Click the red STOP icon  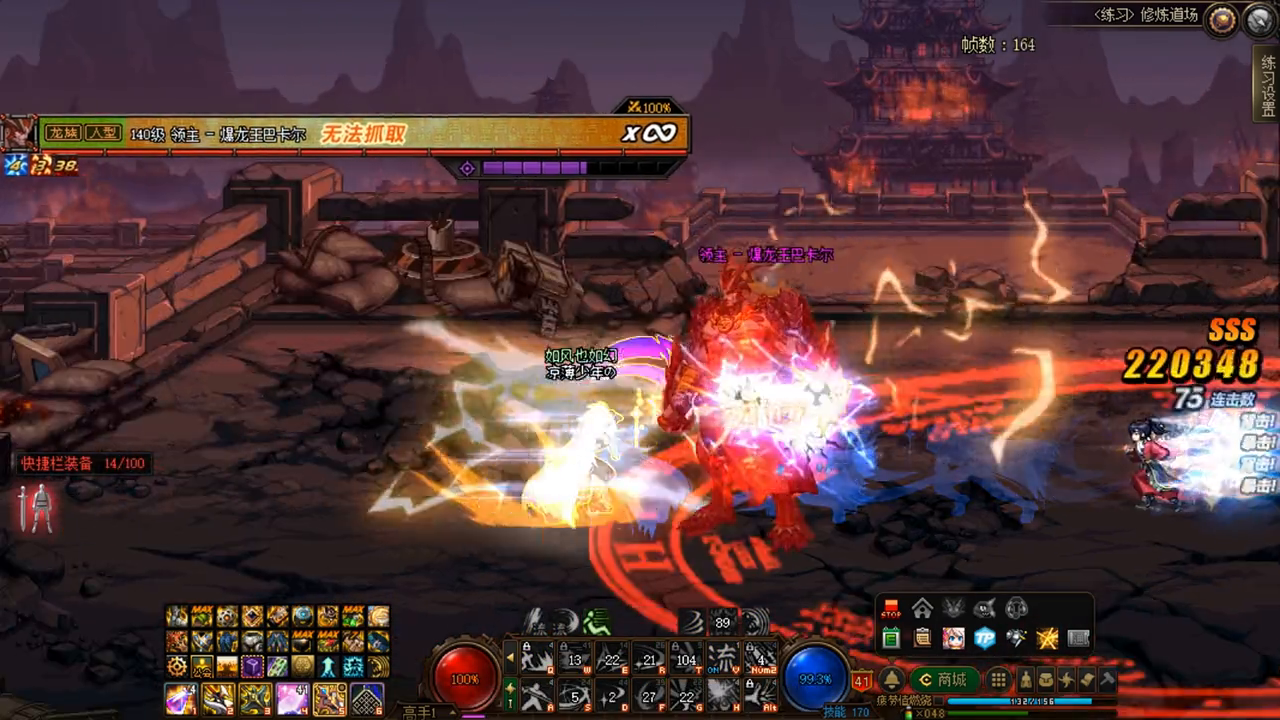pyautogui.click(x=891, y=608)
